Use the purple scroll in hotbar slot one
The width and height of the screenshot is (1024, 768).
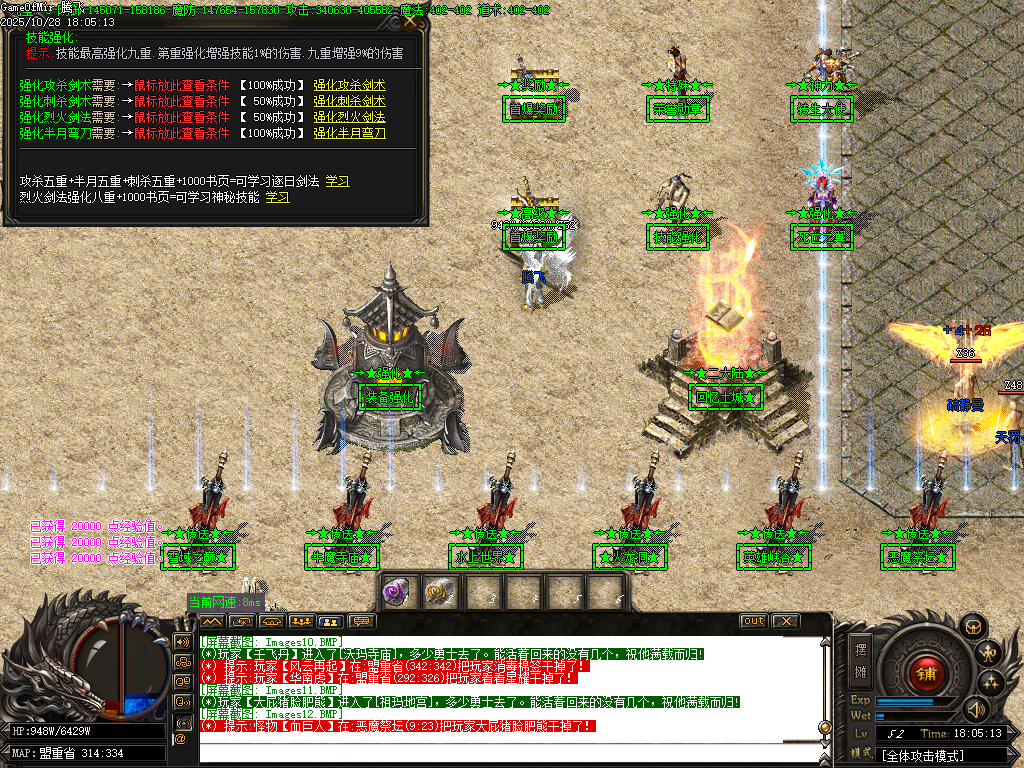(397, 592)
